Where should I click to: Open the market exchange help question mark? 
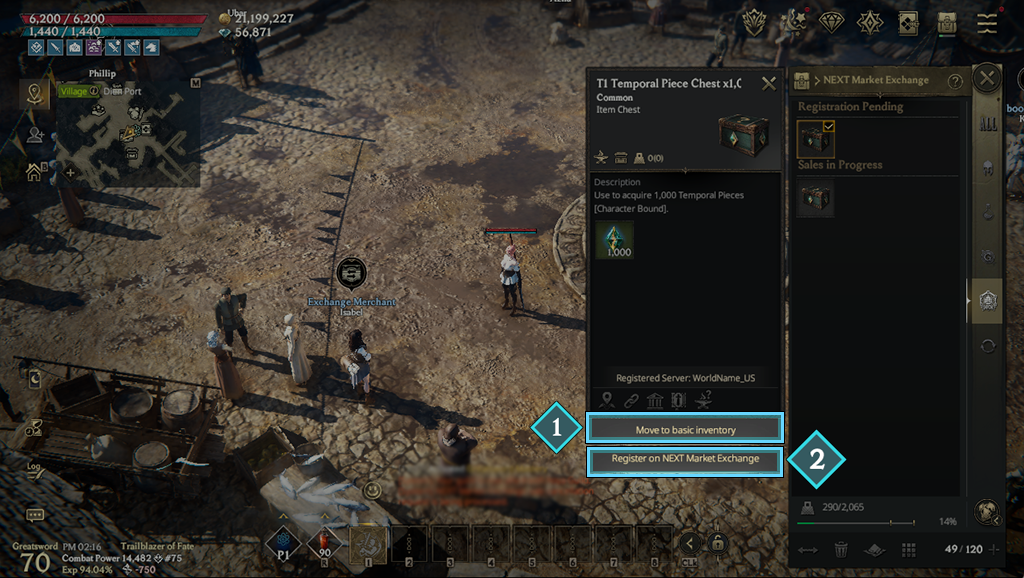tap(955, 81)
